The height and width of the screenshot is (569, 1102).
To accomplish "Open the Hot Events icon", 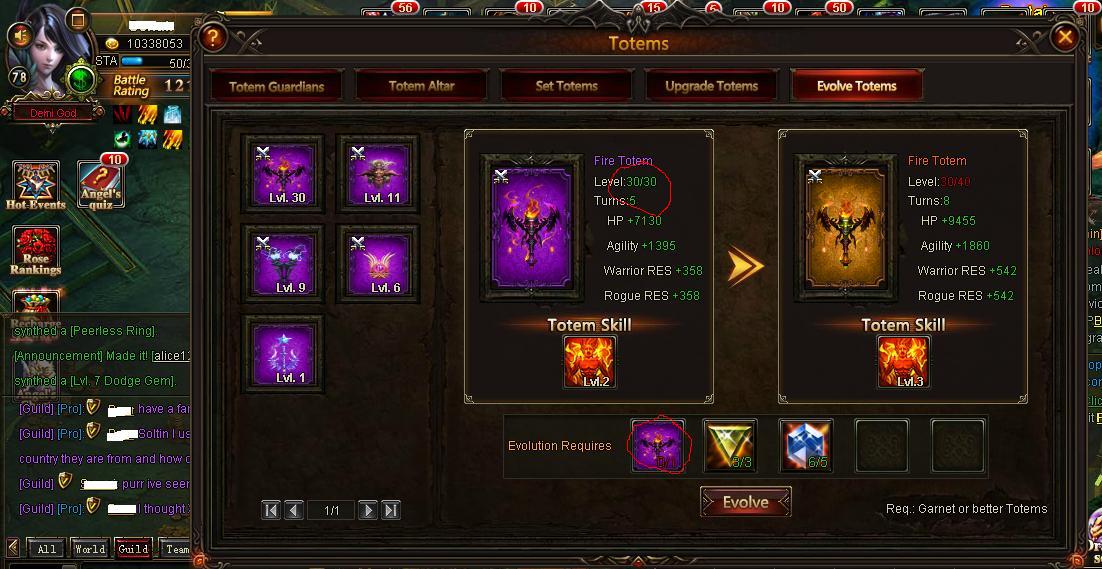I will (35, 186).
